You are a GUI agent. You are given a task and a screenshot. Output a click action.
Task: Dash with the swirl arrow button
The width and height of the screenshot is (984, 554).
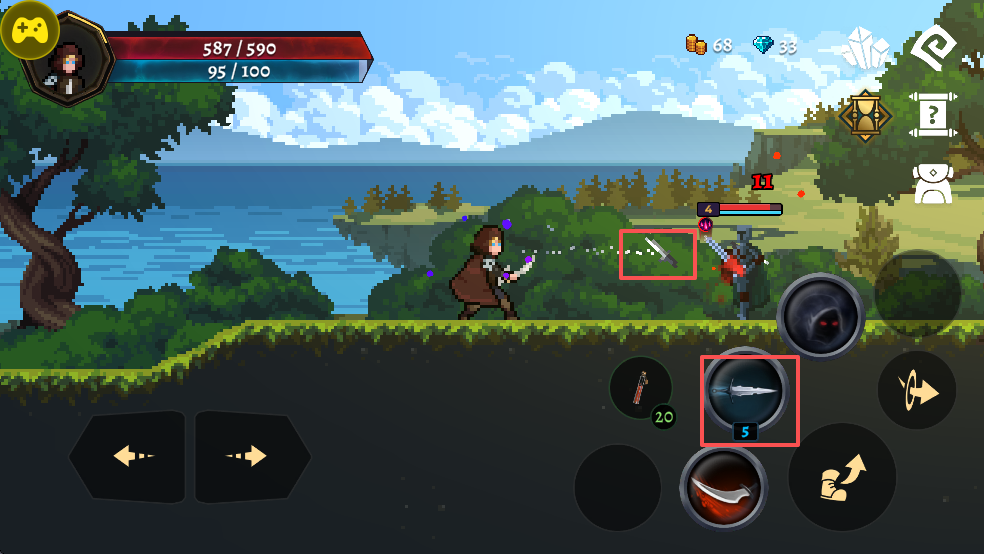pyautogui.click(x=917, y=390)
